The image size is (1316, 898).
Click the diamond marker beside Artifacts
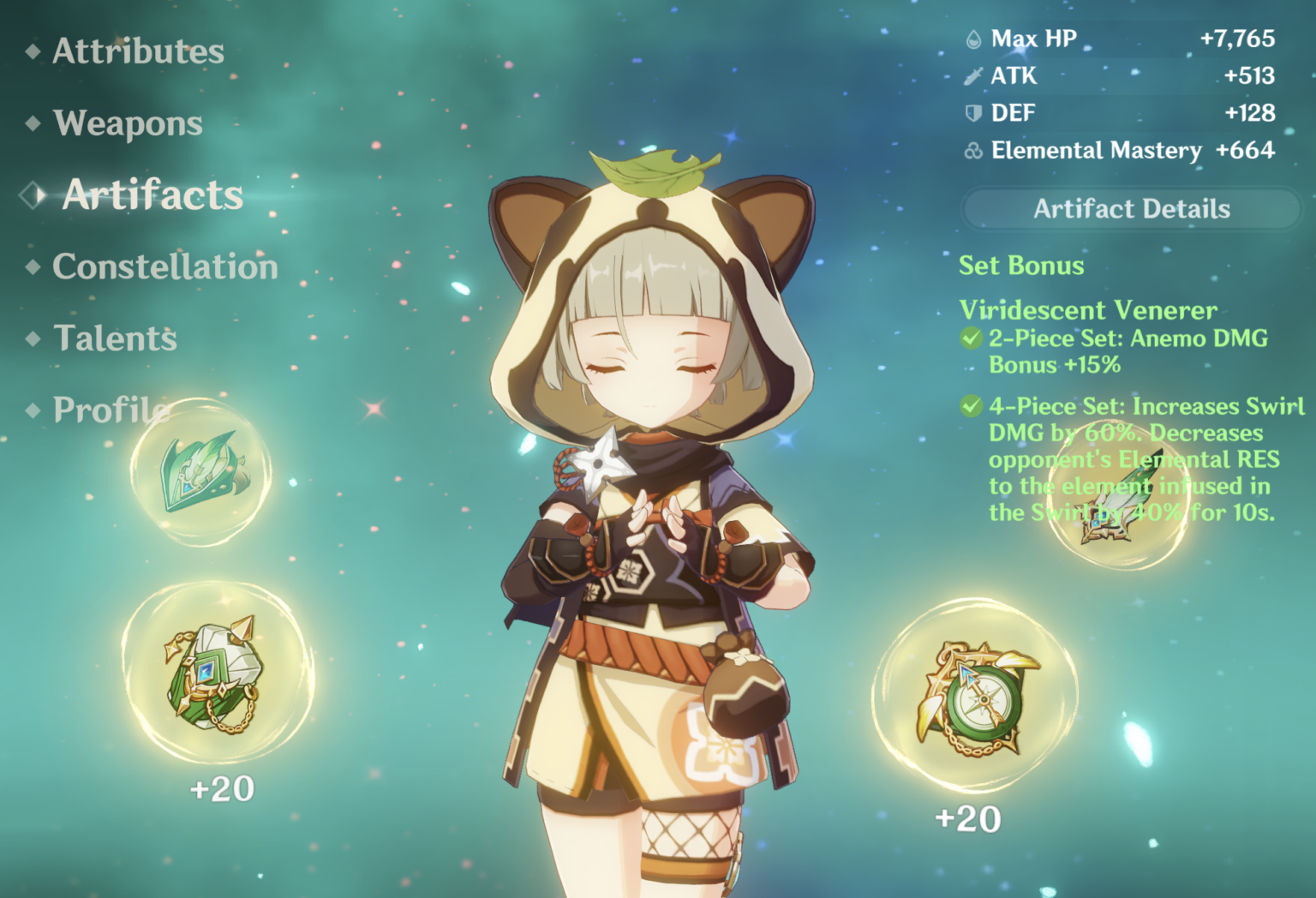click(32, 194)
